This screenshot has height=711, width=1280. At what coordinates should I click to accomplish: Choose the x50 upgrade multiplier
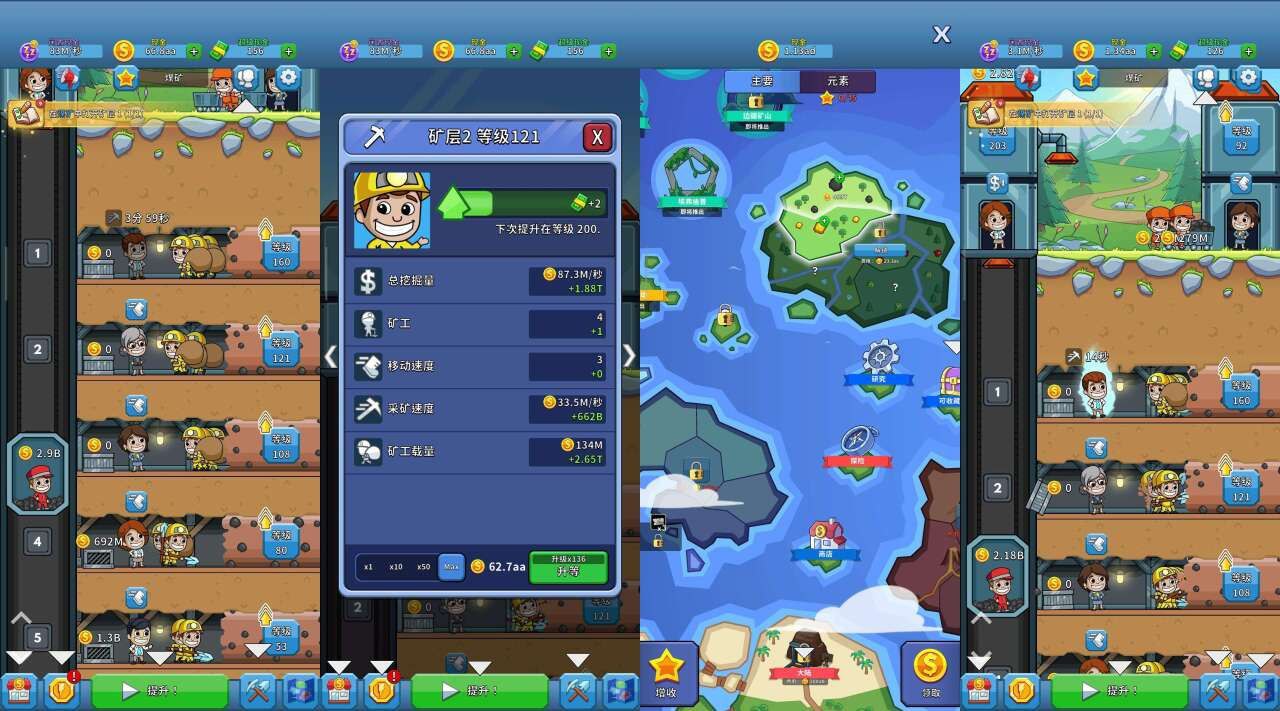424,567
